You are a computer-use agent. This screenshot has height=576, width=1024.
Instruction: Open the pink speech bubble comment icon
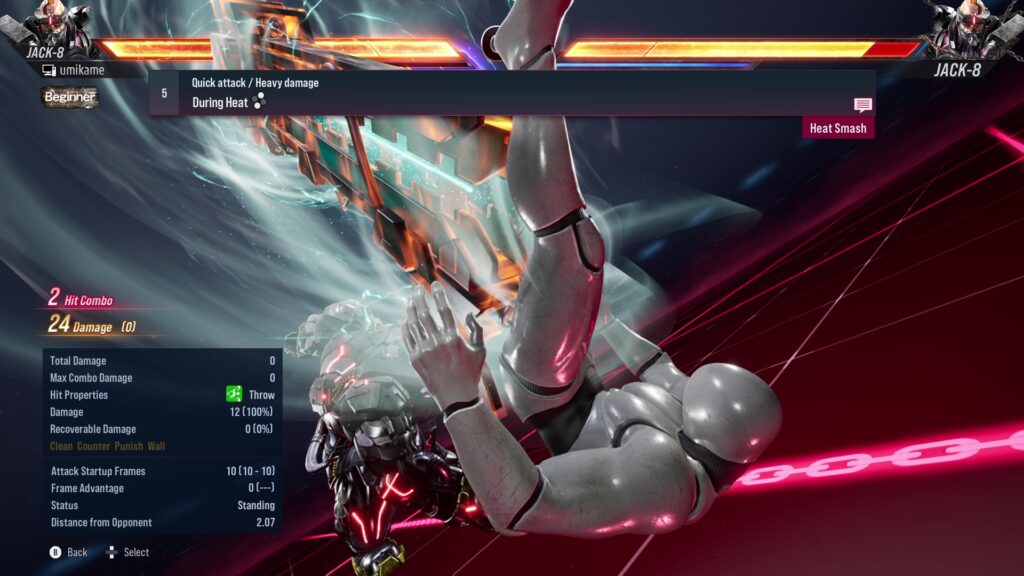(x=862, y=105)
